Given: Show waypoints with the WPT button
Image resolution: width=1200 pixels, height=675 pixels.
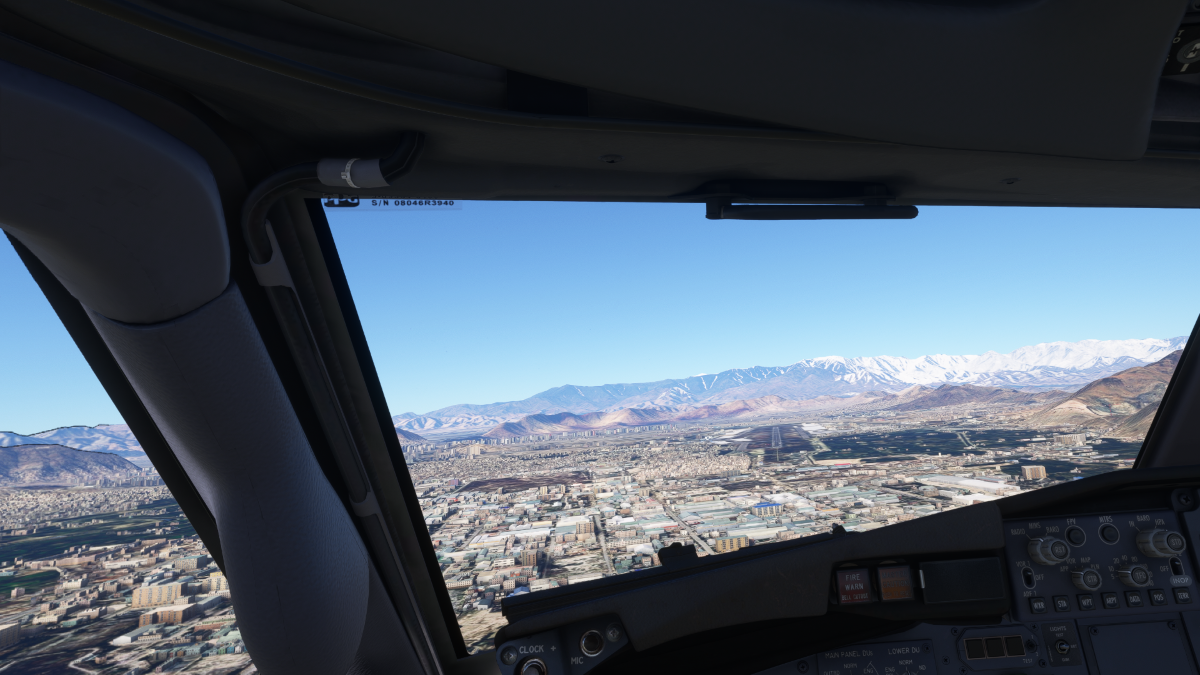Looking at the screenshot, I should (1087, 602).
